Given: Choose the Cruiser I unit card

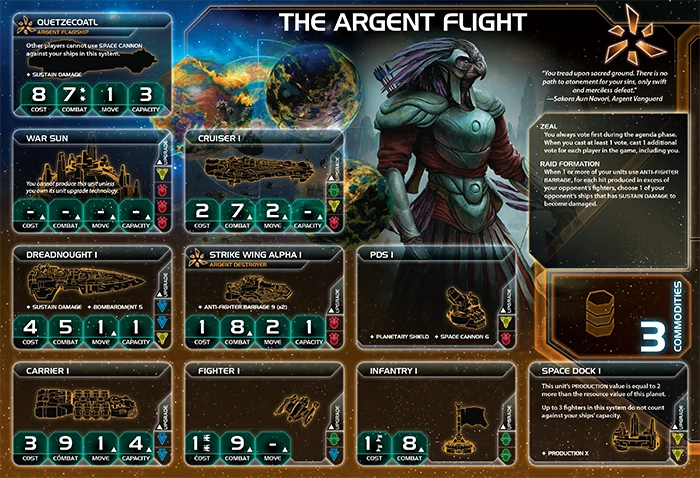Looking at the screenshot, I should pos(262,182).
